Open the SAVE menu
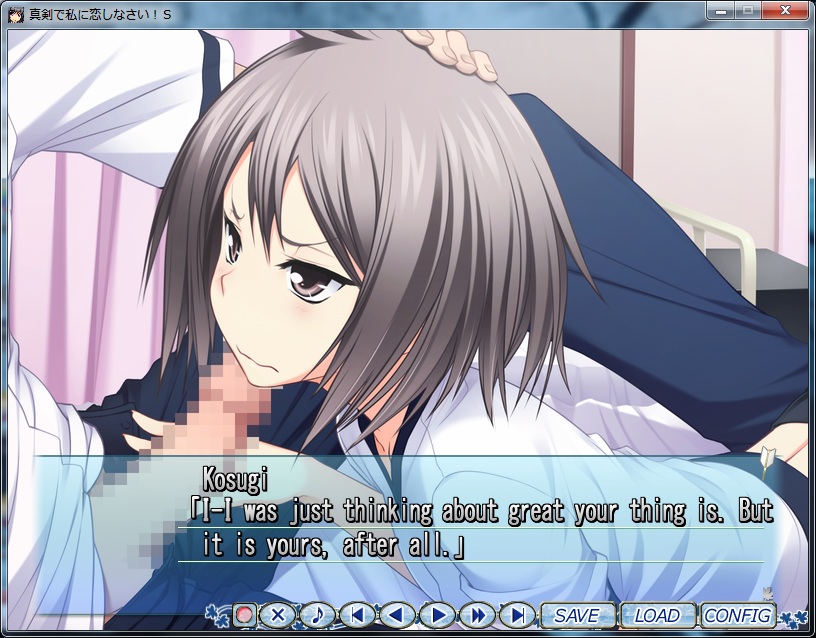The width and height of the screenshot is (816, 638). [577, 615]
